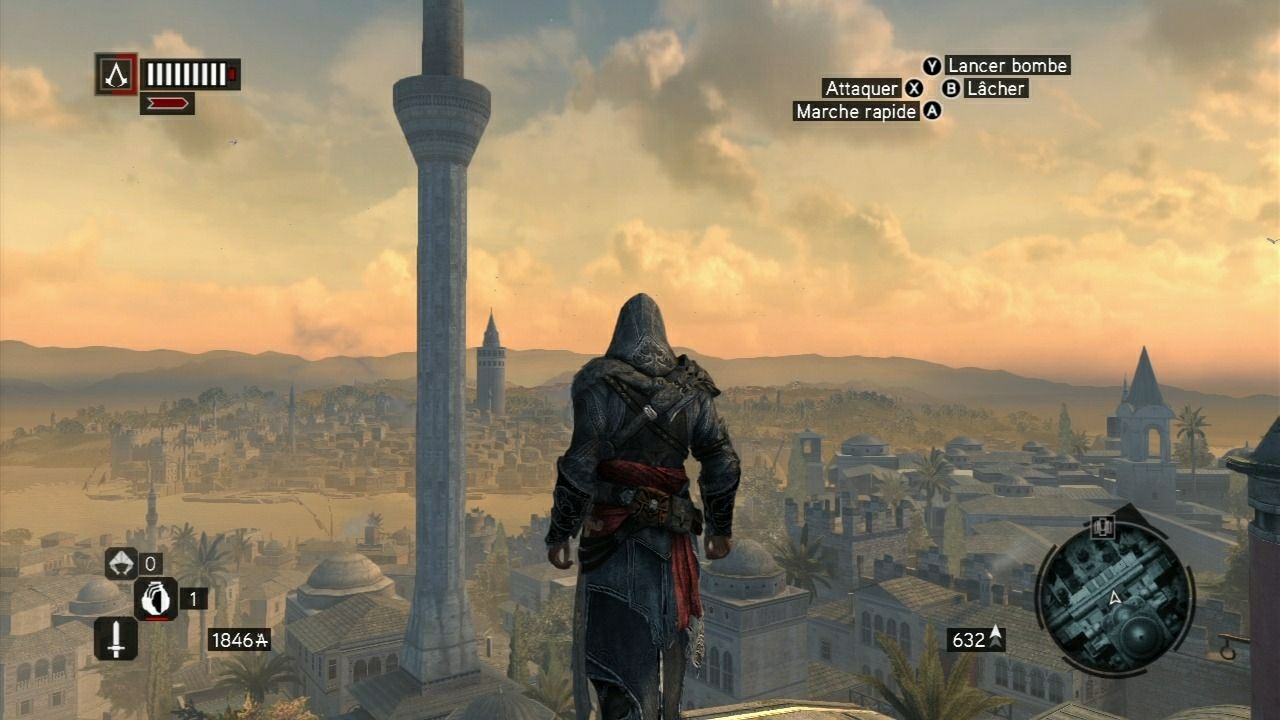Click the X button icon next to Attaquer
Viewport: 1280px width, 720px height.
pos(911,89)
